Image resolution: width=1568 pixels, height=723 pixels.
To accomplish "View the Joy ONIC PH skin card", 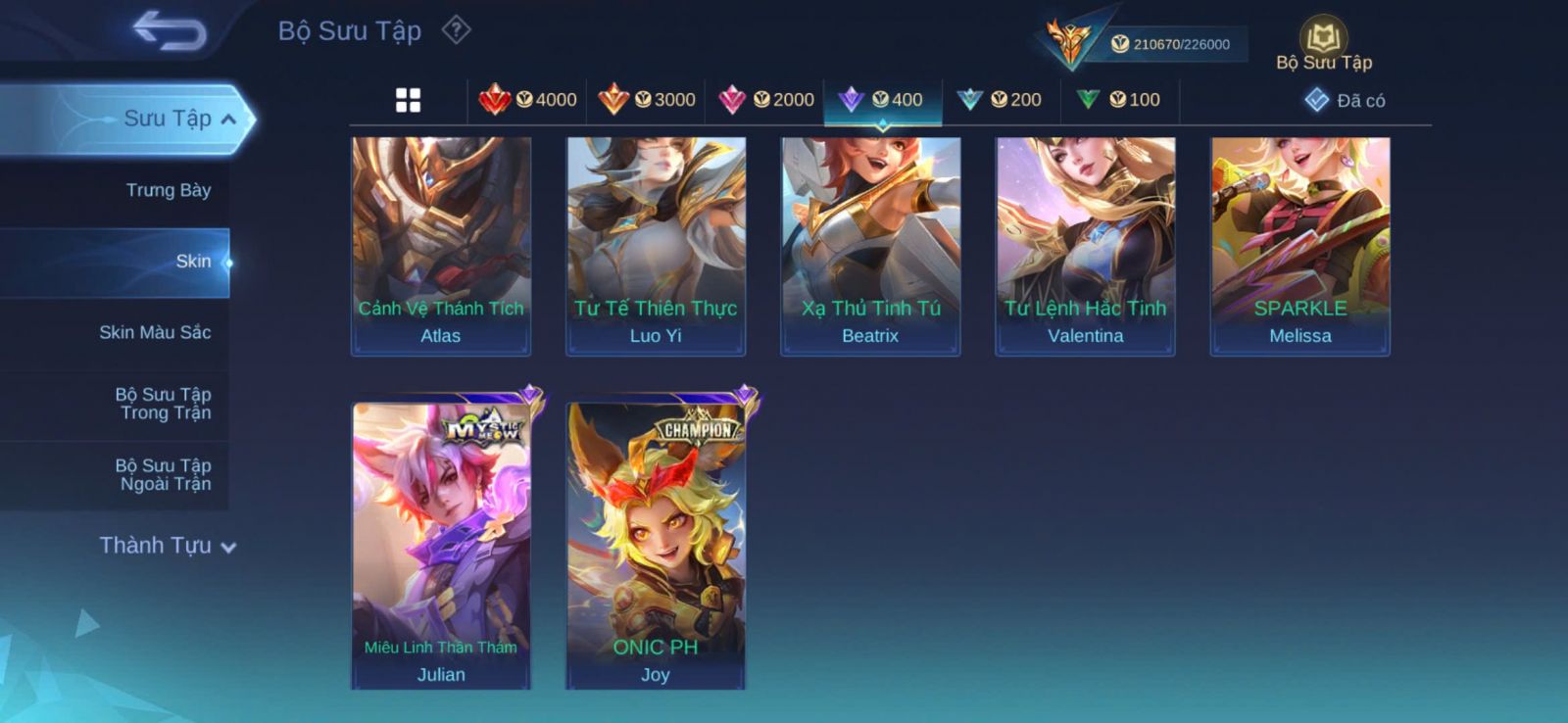I will pyautogui.click(x=656, y=545).
